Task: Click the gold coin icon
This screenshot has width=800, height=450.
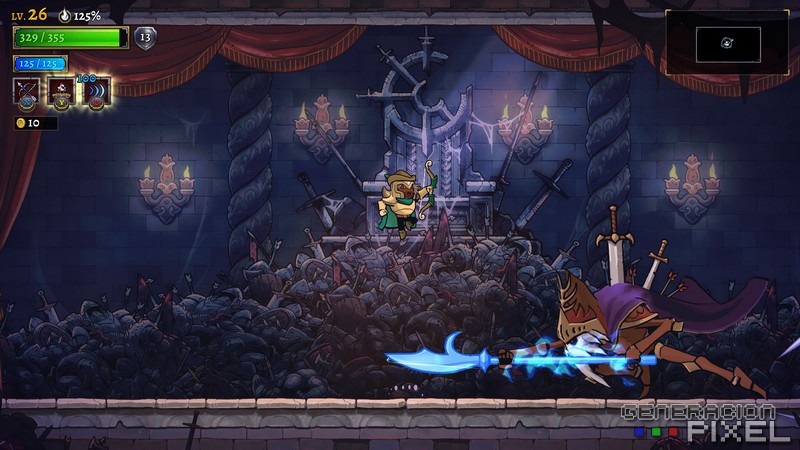Action: pos(20,123)
